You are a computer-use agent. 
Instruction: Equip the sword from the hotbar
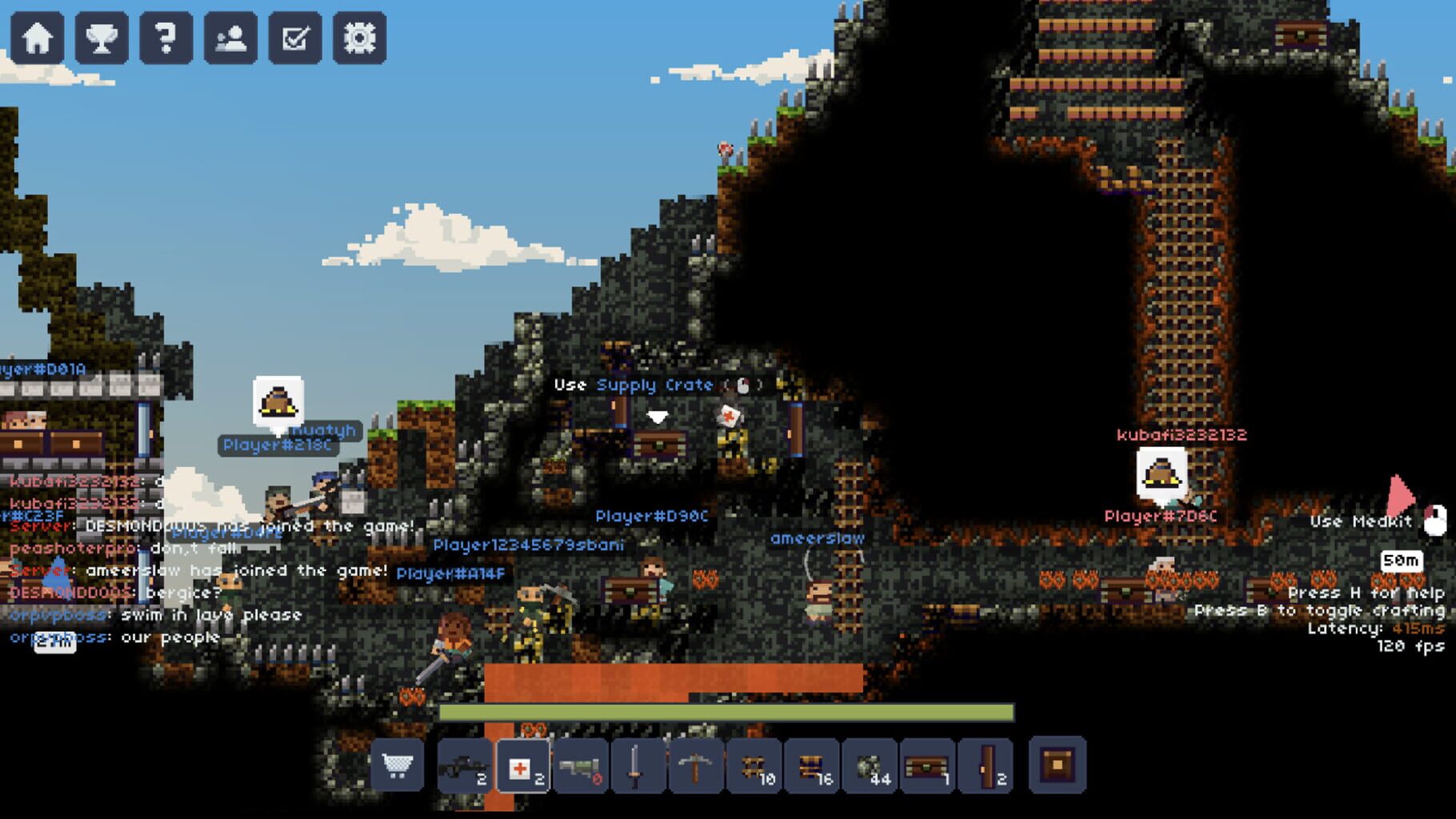(637, 766)
